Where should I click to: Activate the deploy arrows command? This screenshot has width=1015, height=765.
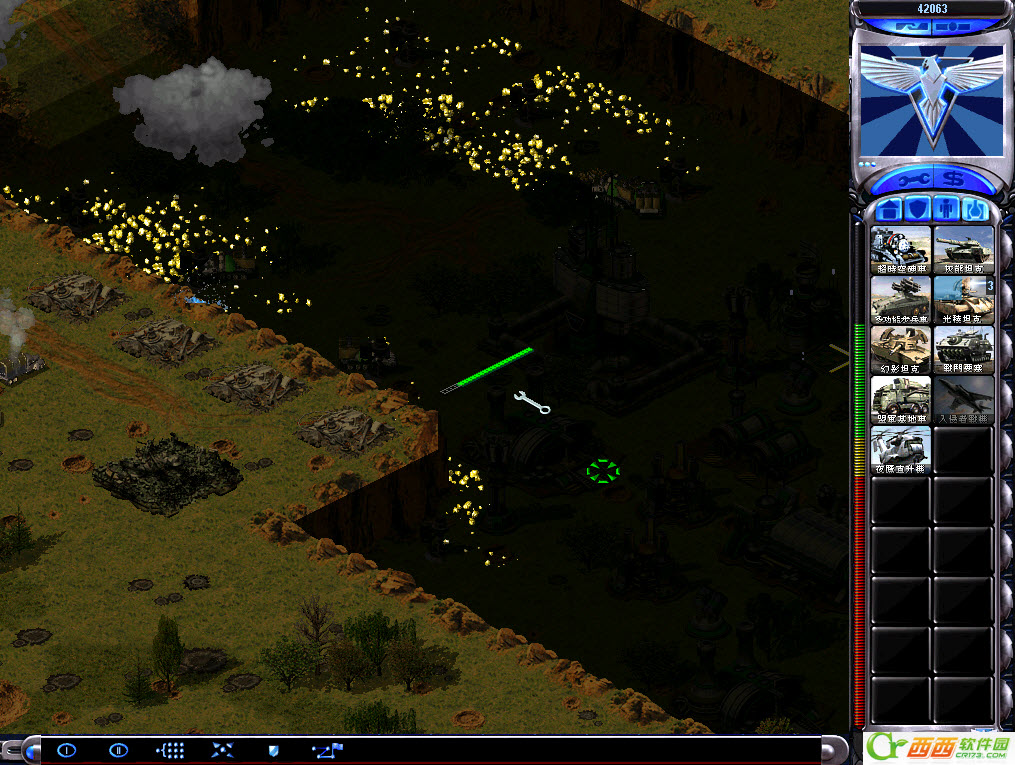pos(222,750)
